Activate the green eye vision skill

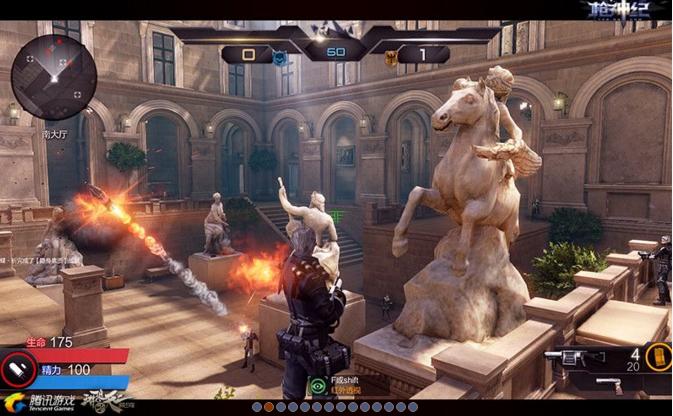tap(318, 384)
